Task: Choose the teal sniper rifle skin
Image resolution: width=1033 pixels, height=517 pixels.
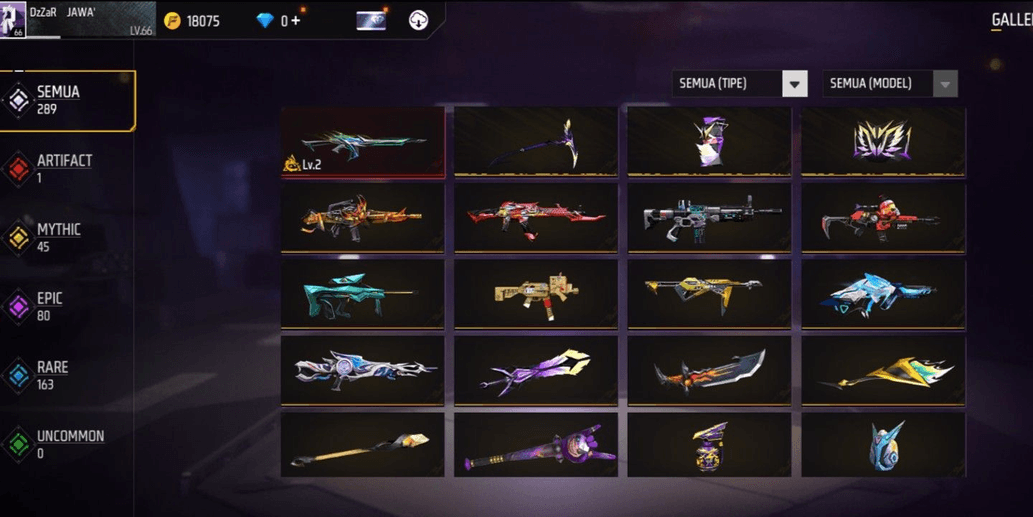Action: point(362,294)
